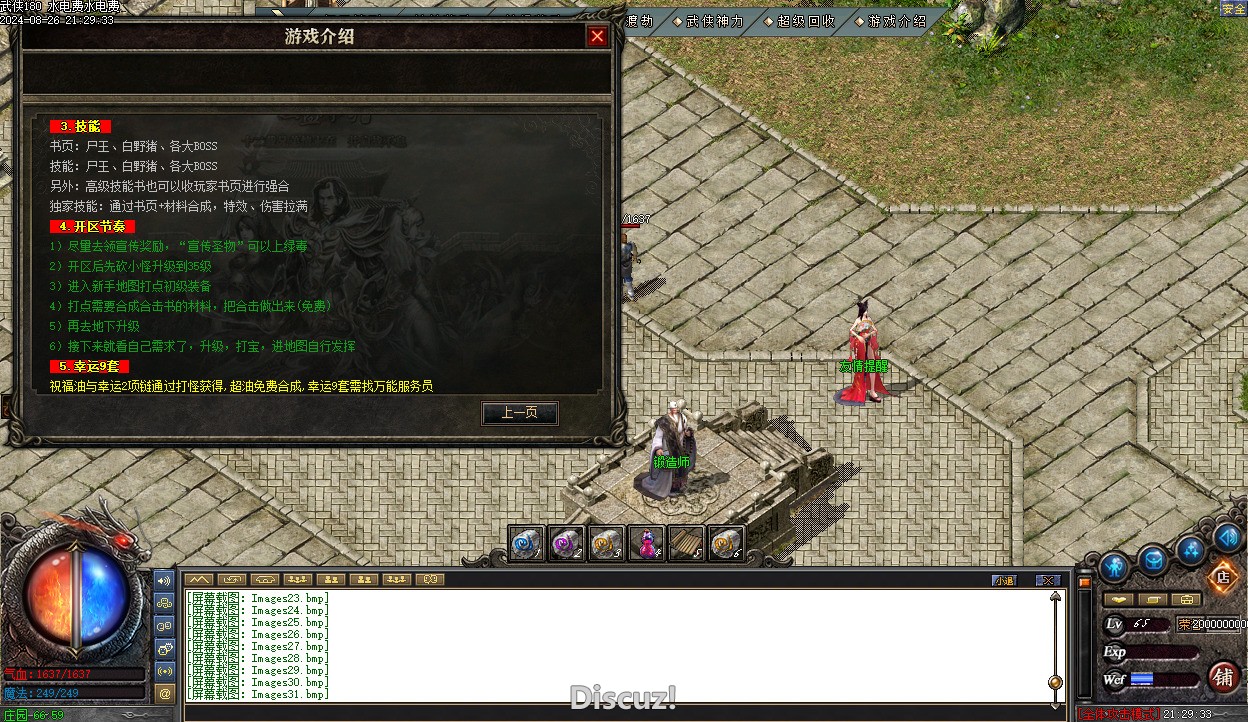
Task: Toggle the sound speaker button beside chat
Action: [165, 580]
